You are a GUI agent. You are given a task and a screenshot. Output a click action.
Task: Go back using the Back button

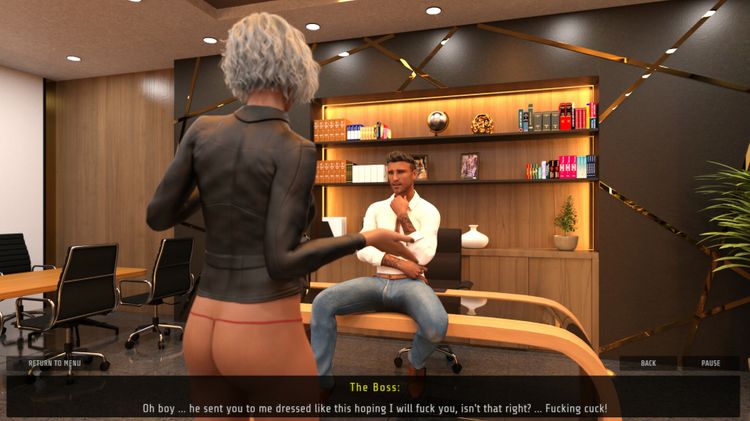pos(648,363)
